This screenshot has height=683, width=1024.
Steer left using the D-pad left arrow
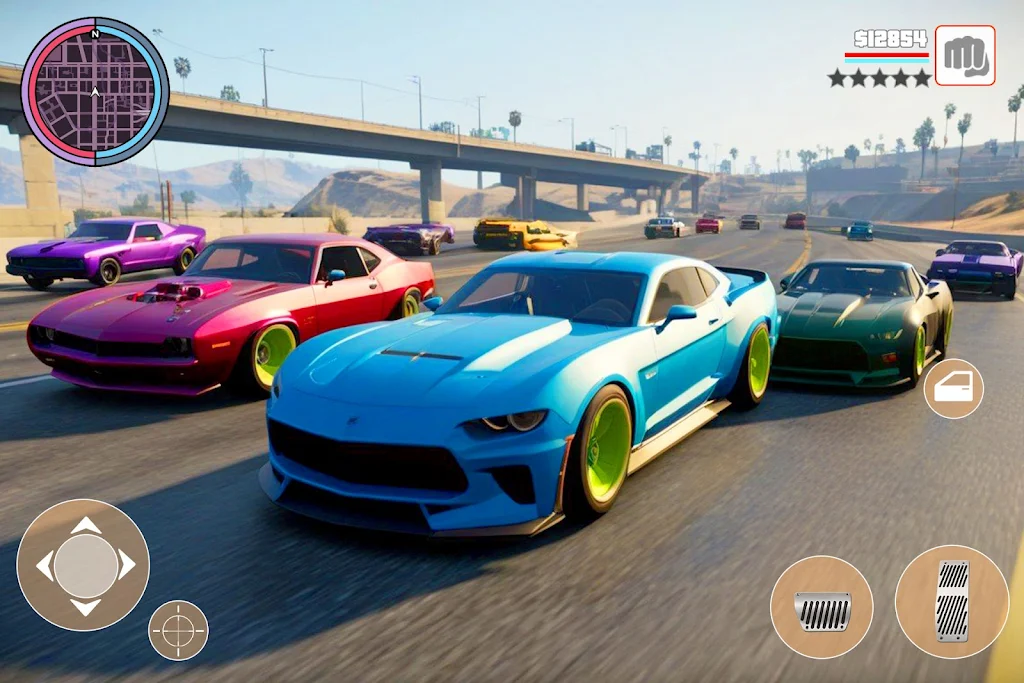(x=45, y=566)
